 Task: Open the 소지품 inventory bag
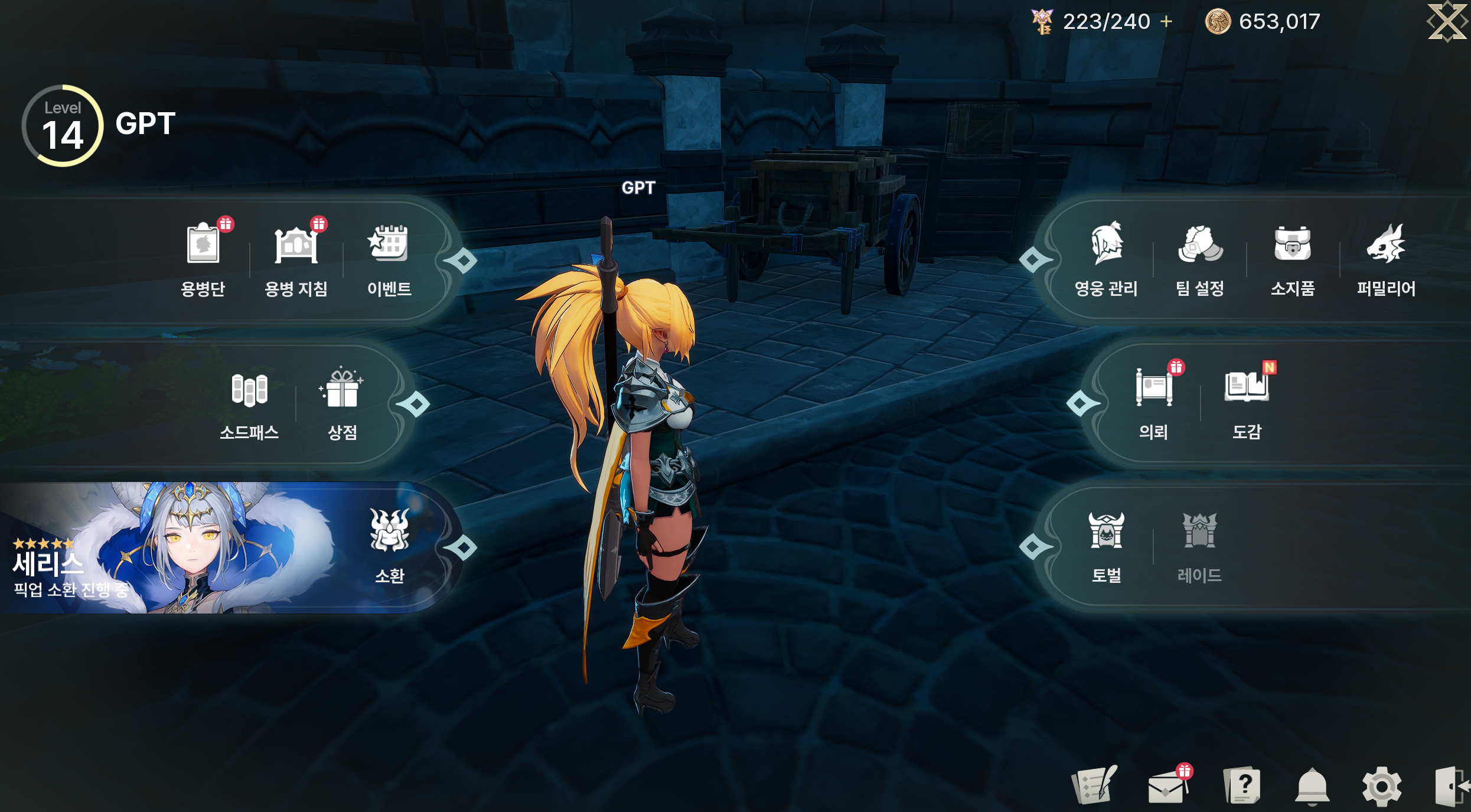(x=1293, y=258)
